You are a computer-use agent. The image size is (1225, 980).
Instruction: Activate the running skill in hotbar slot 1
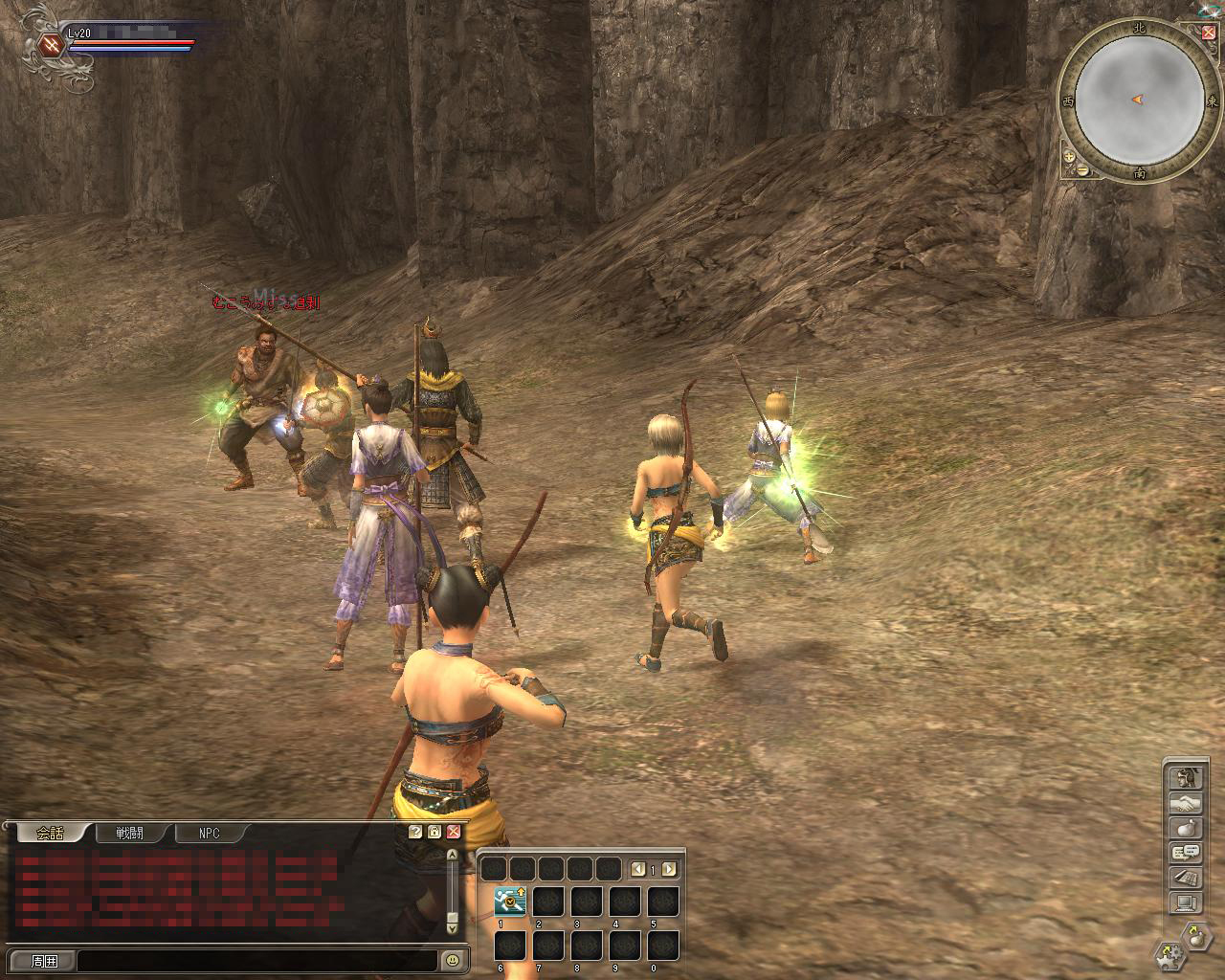pos(510,902)
